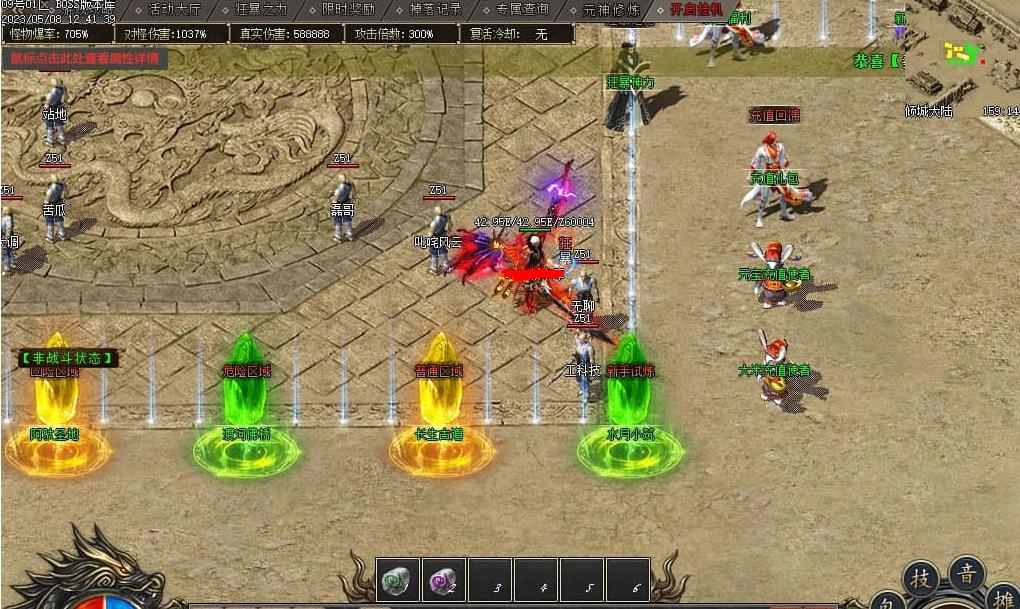Open the 狂暴之力 berserk power tab
1020x609 pixels.
point(261,9)
